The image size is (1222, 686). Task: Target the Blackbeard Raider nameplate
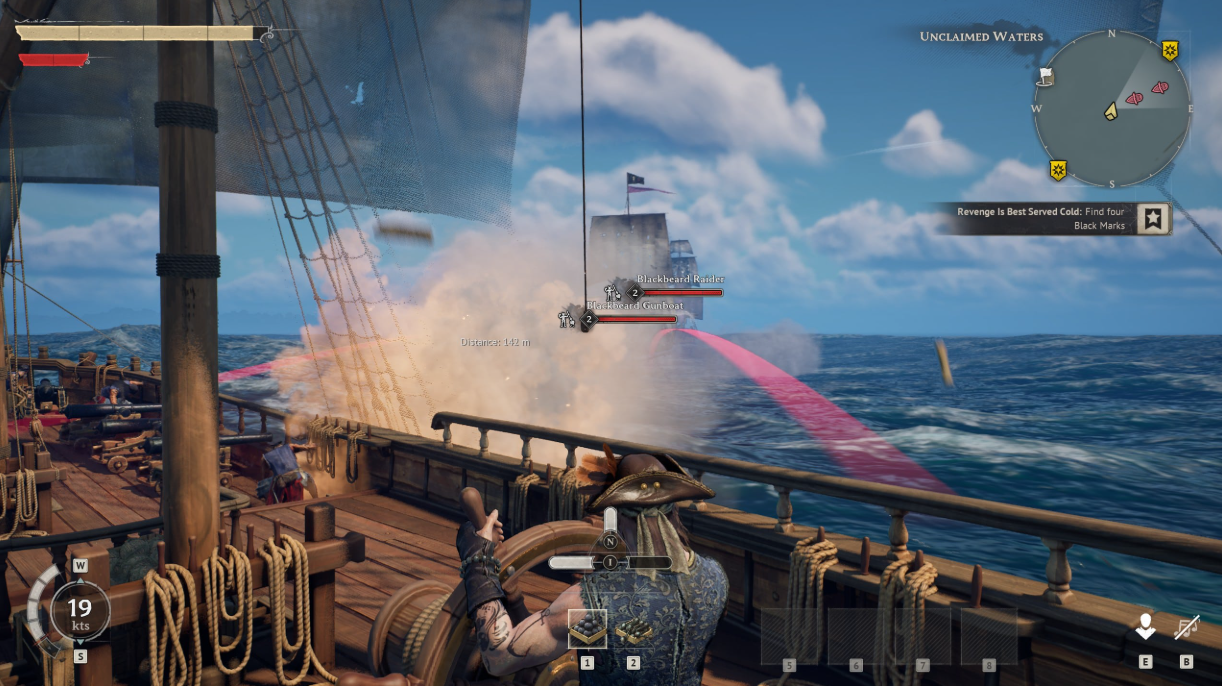point(680,279)
